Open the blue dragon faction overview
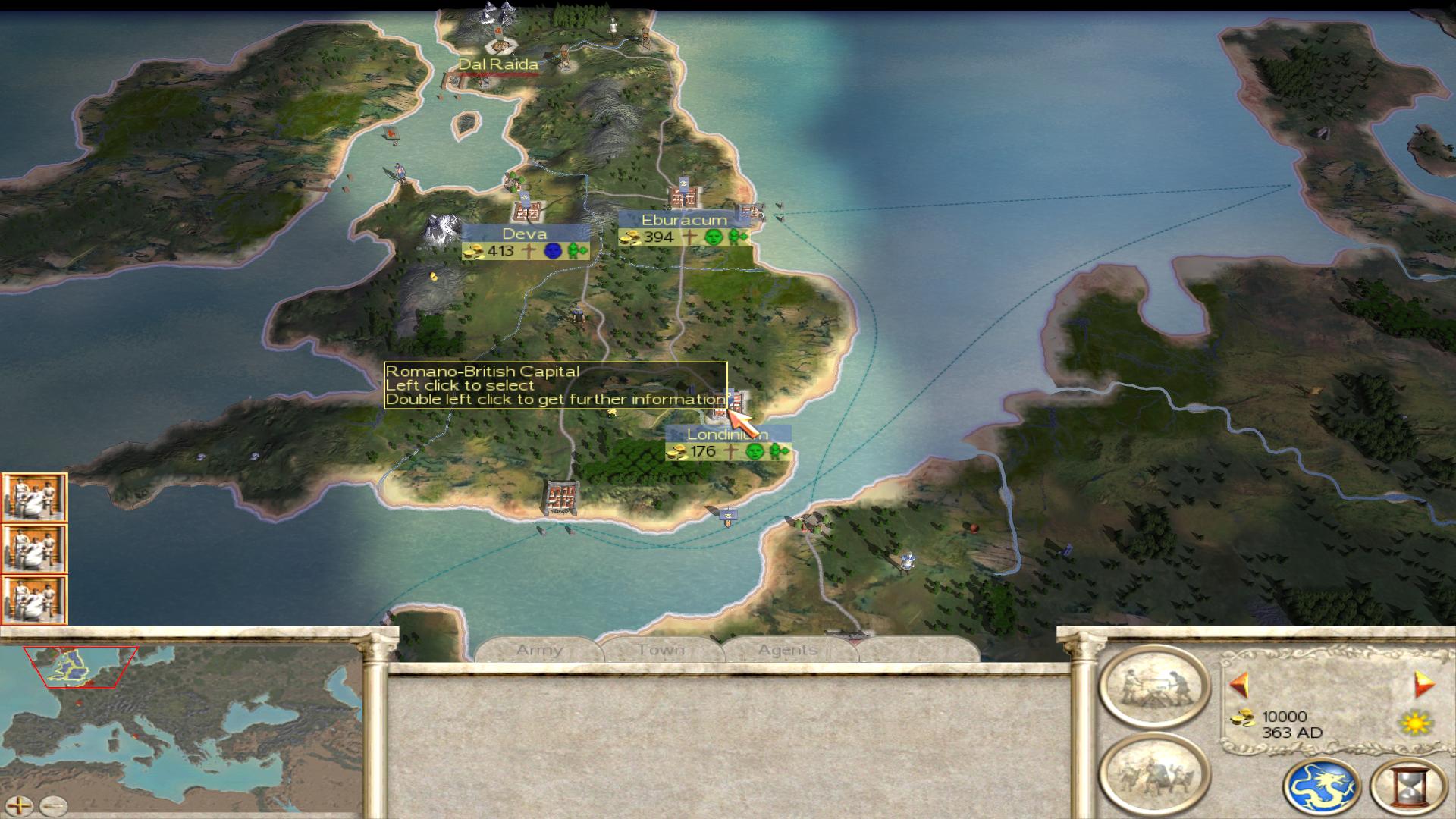The image size is (1456, 819). point(1321,786)
